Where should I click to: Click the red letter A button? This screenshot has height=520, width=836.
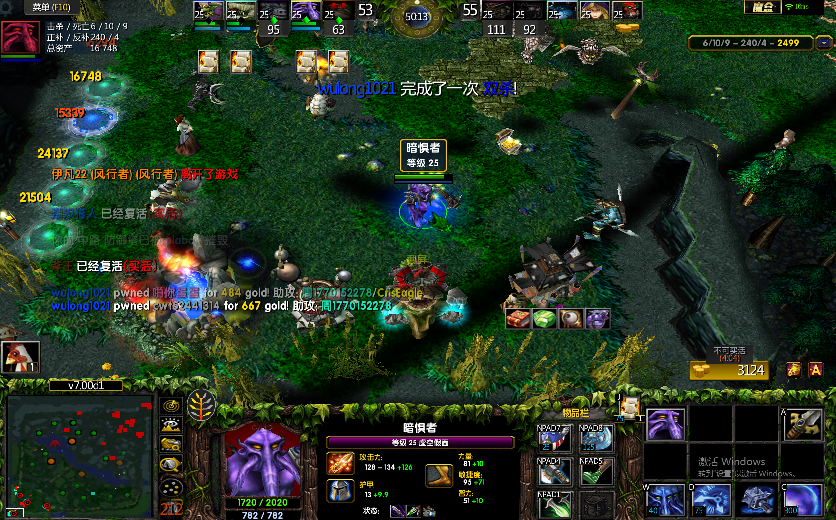(x=815, y=370)
